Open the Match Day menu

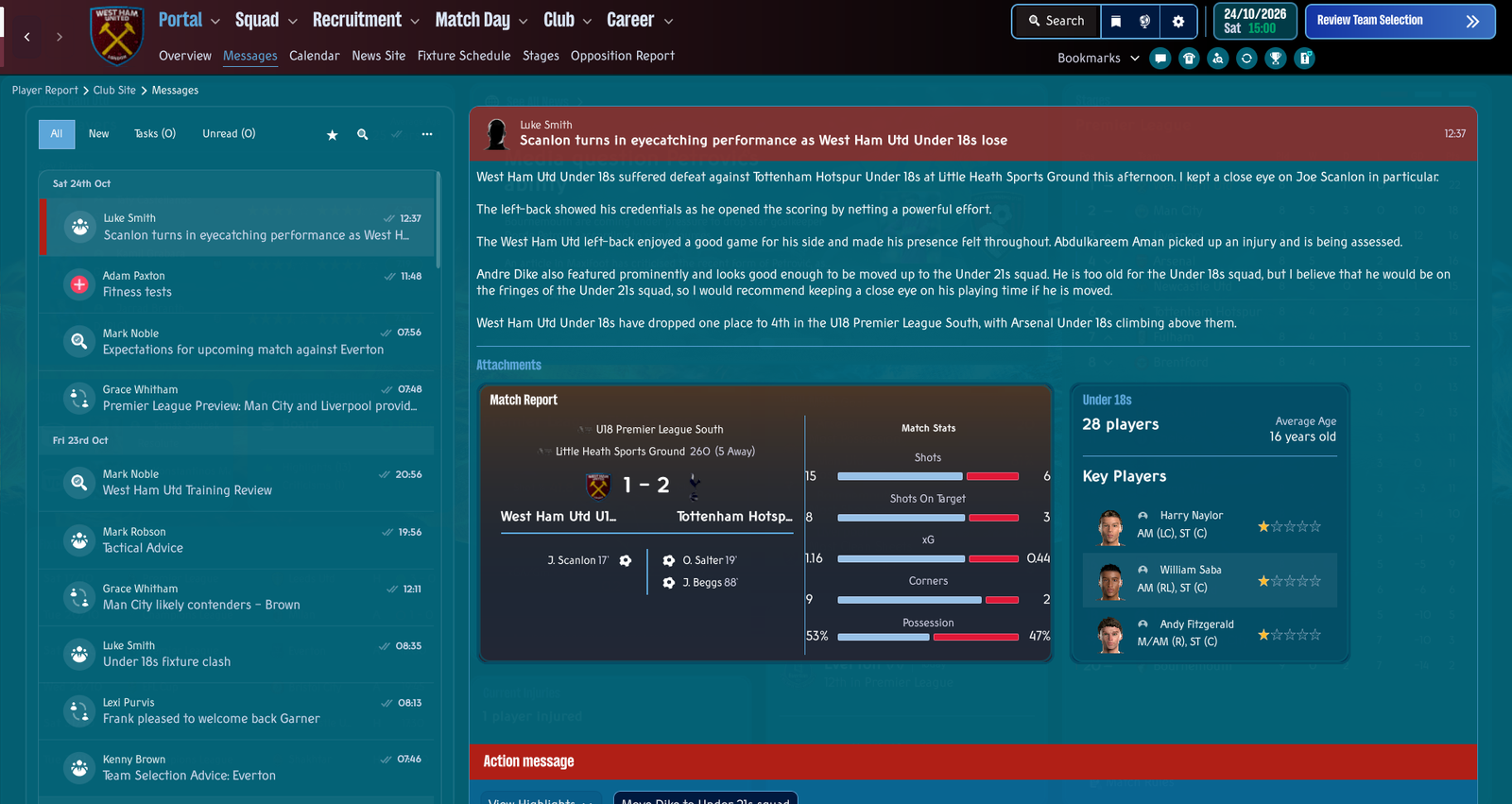pos(481,20)
